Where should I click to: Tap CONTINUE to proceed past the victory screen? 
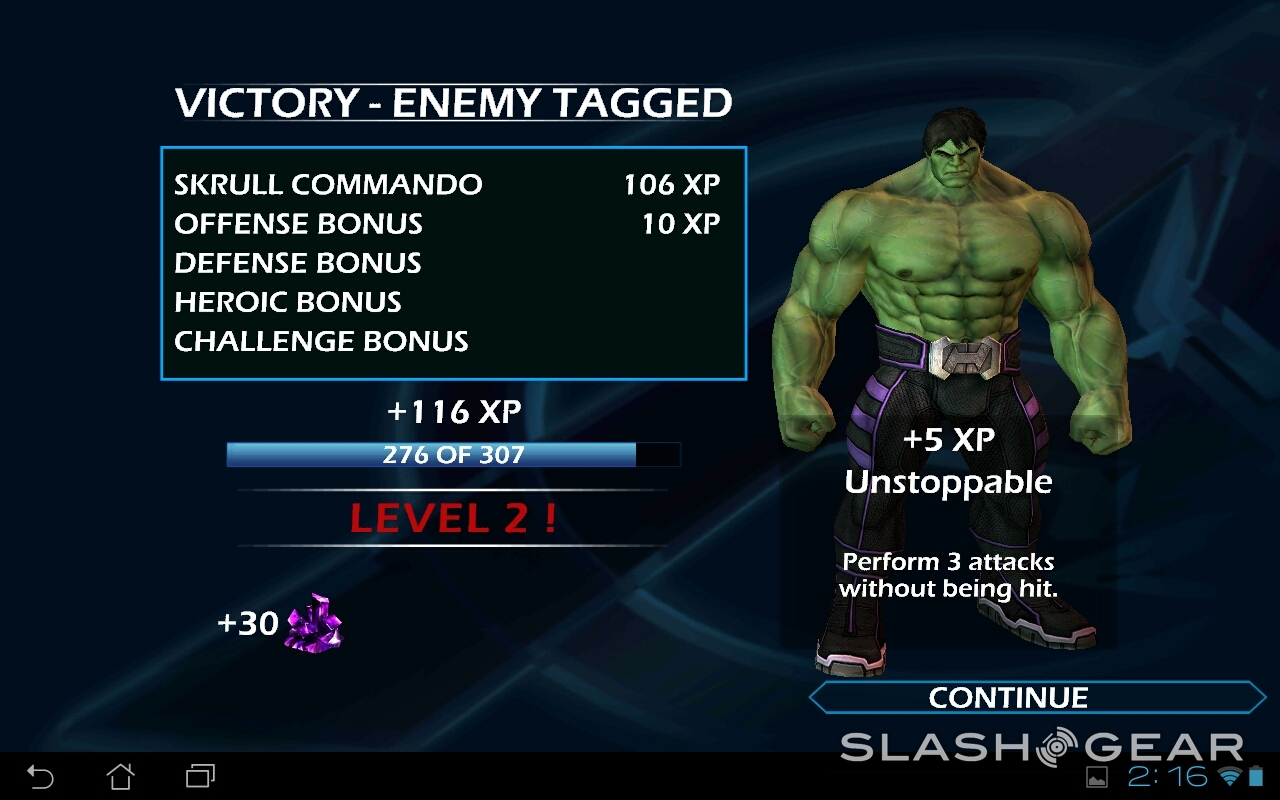tap(1010, 697)
